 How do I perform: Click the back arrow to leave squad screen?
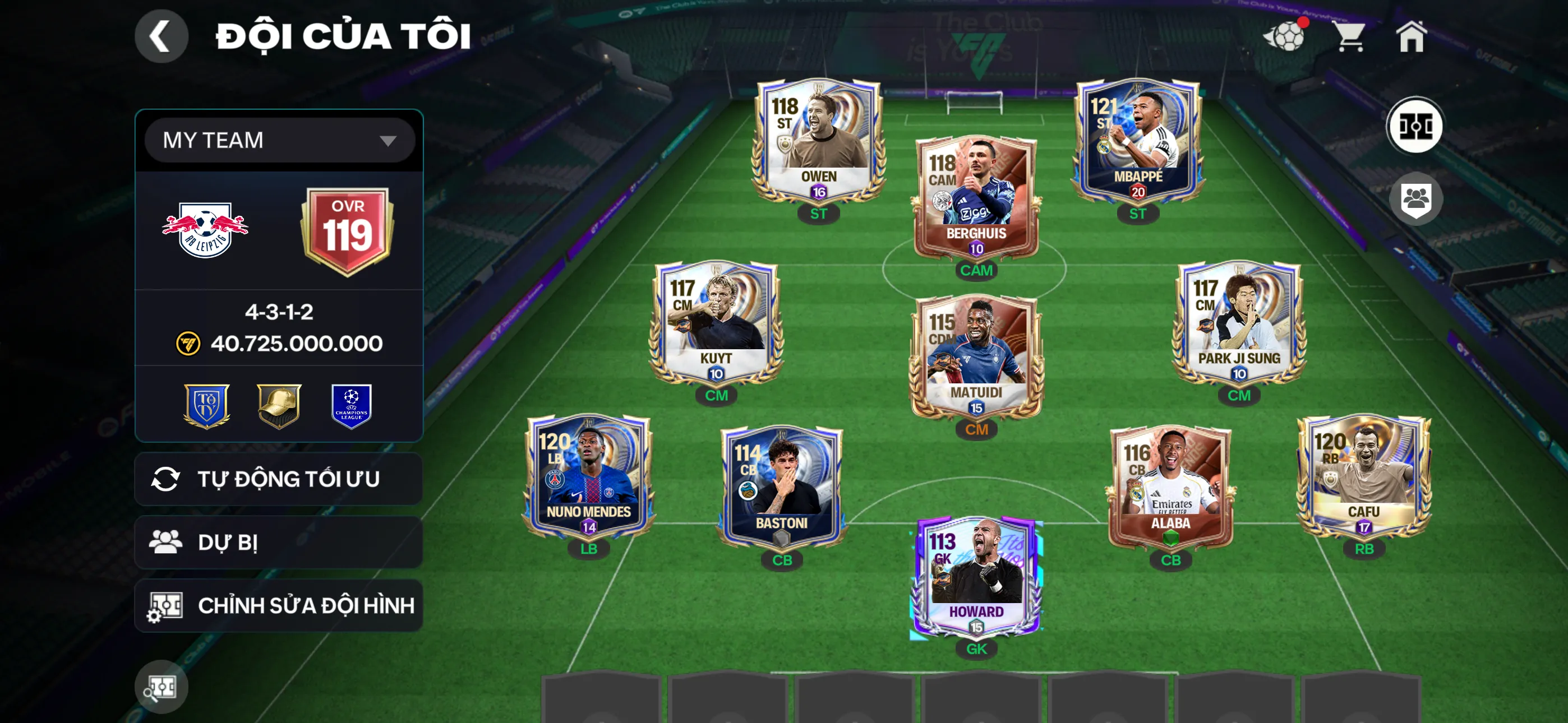pos(162,36)
